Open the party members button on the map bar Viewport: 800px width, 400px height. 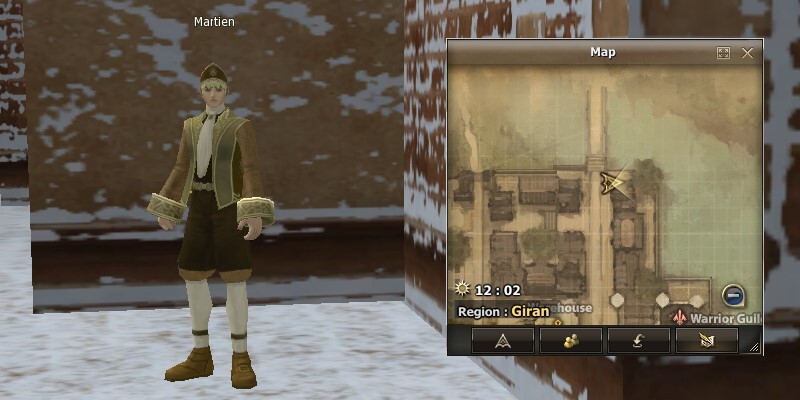tap(571, 341)
